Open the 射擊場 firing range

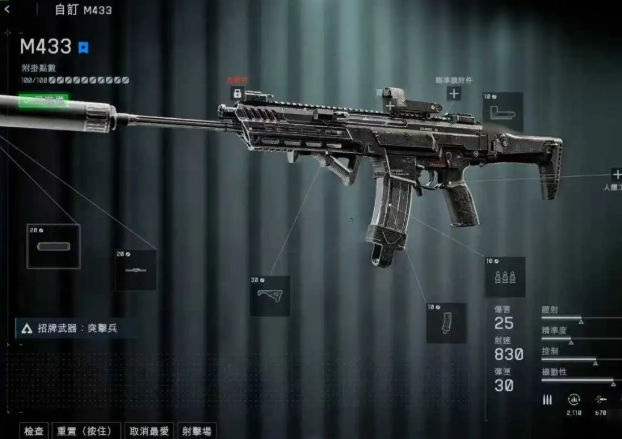click(x=197, y=430)
